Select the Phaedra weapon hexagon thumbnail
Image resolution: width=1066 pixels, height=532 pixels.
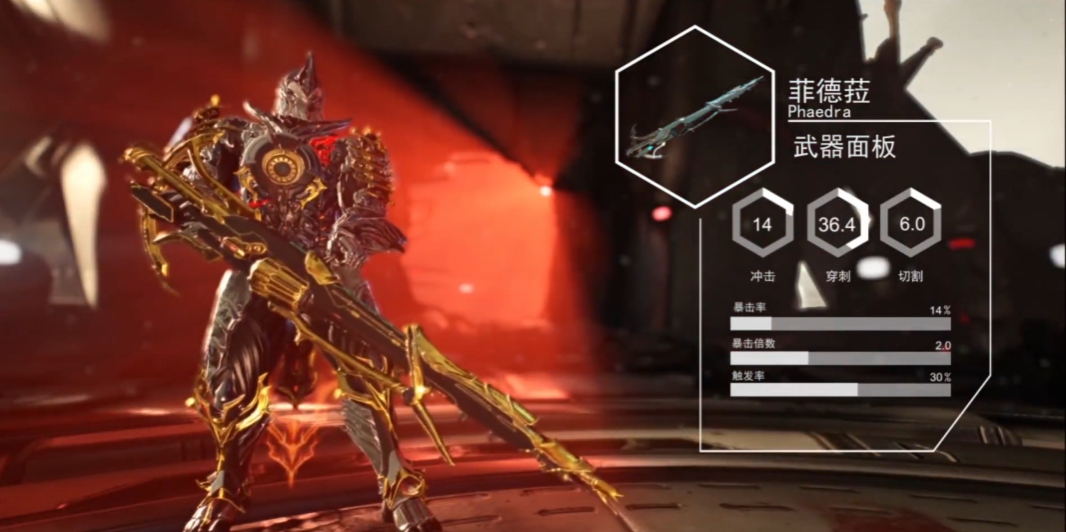click(694, 116)
